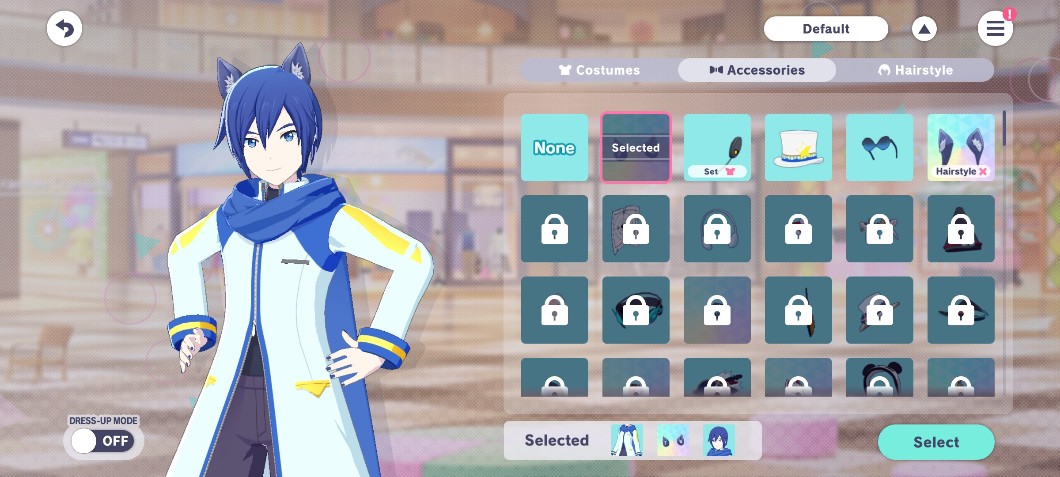This screenshot has width=1060, height=477.
Task: Select the cat ears Hairstyle accessory
Action: point(960,148)
